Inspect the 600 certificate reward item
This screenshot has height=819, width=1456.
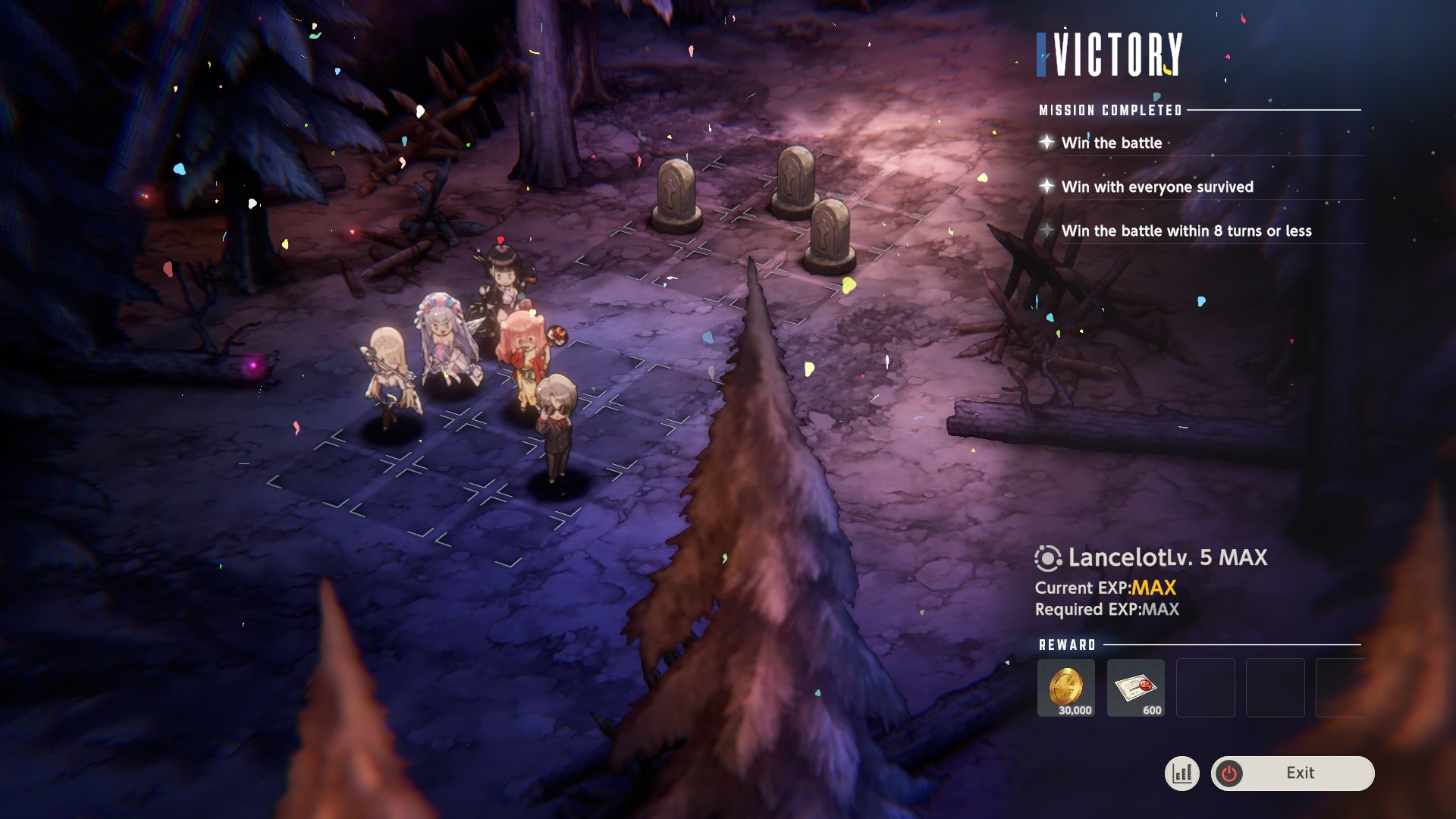(x=1135, y=687)
